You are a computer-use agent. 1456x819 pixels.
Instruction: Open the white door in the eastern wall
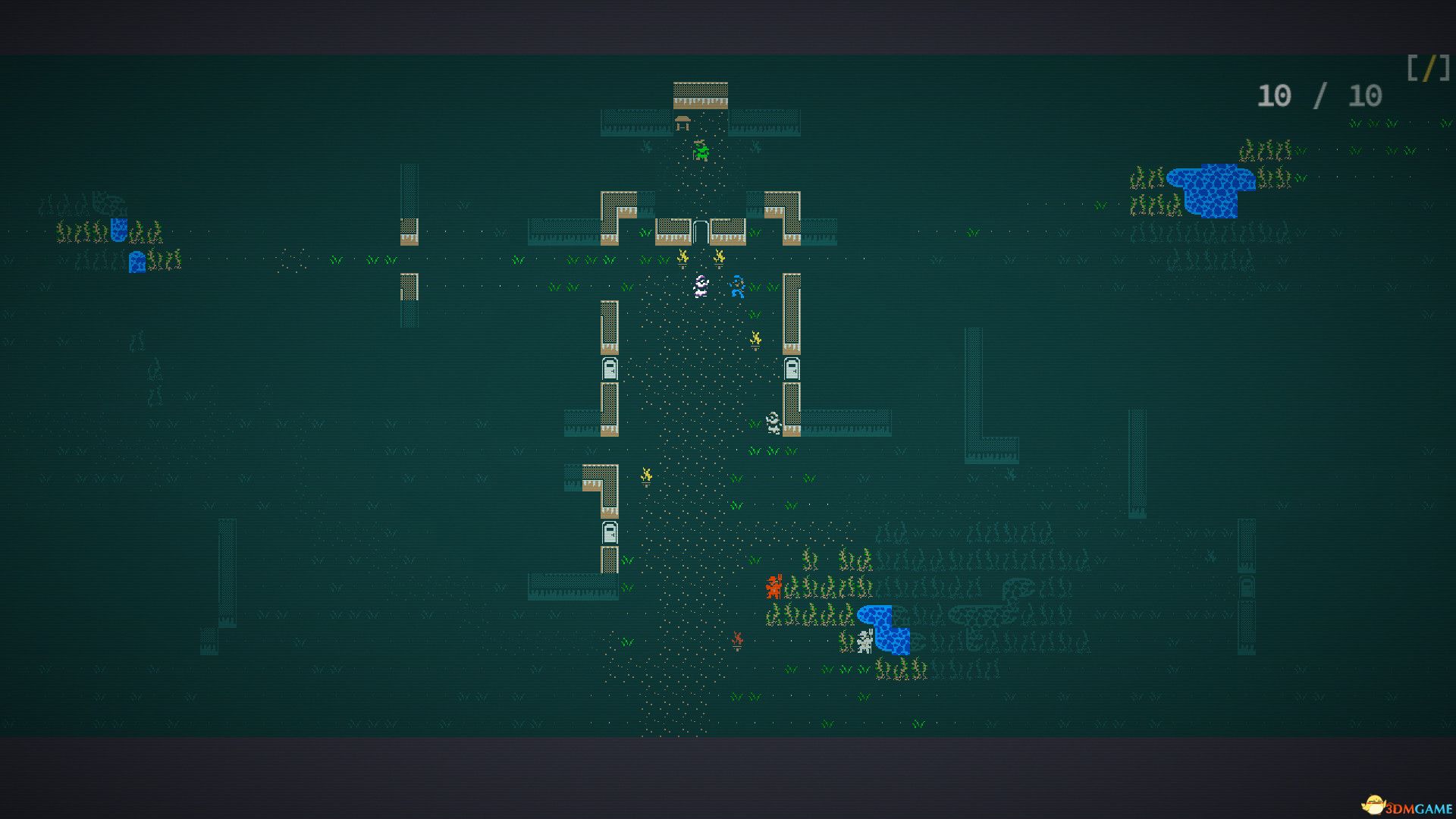(791, 369)
